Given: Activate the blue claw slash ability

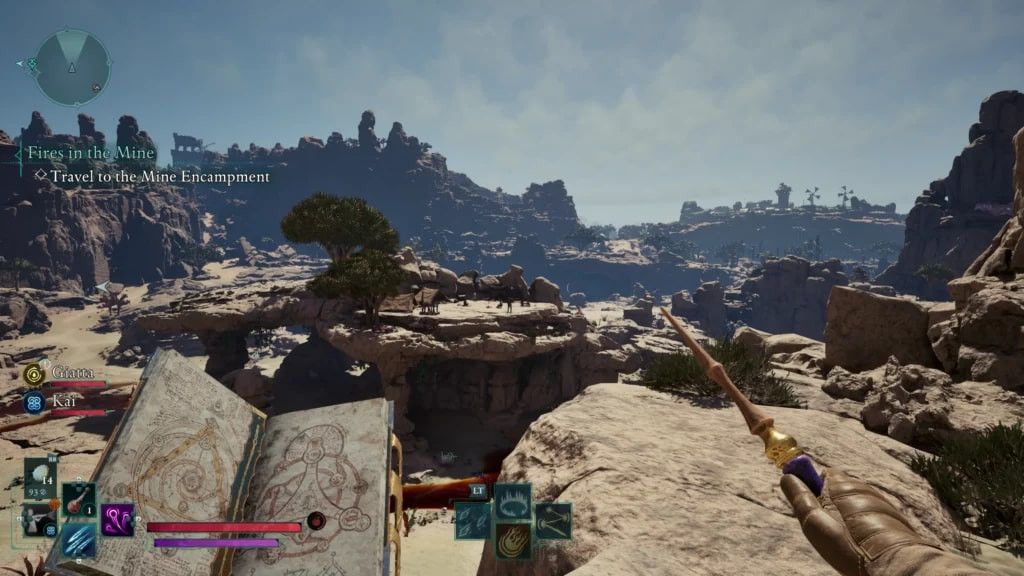Looking at the screenshot, I should (79, 540).
